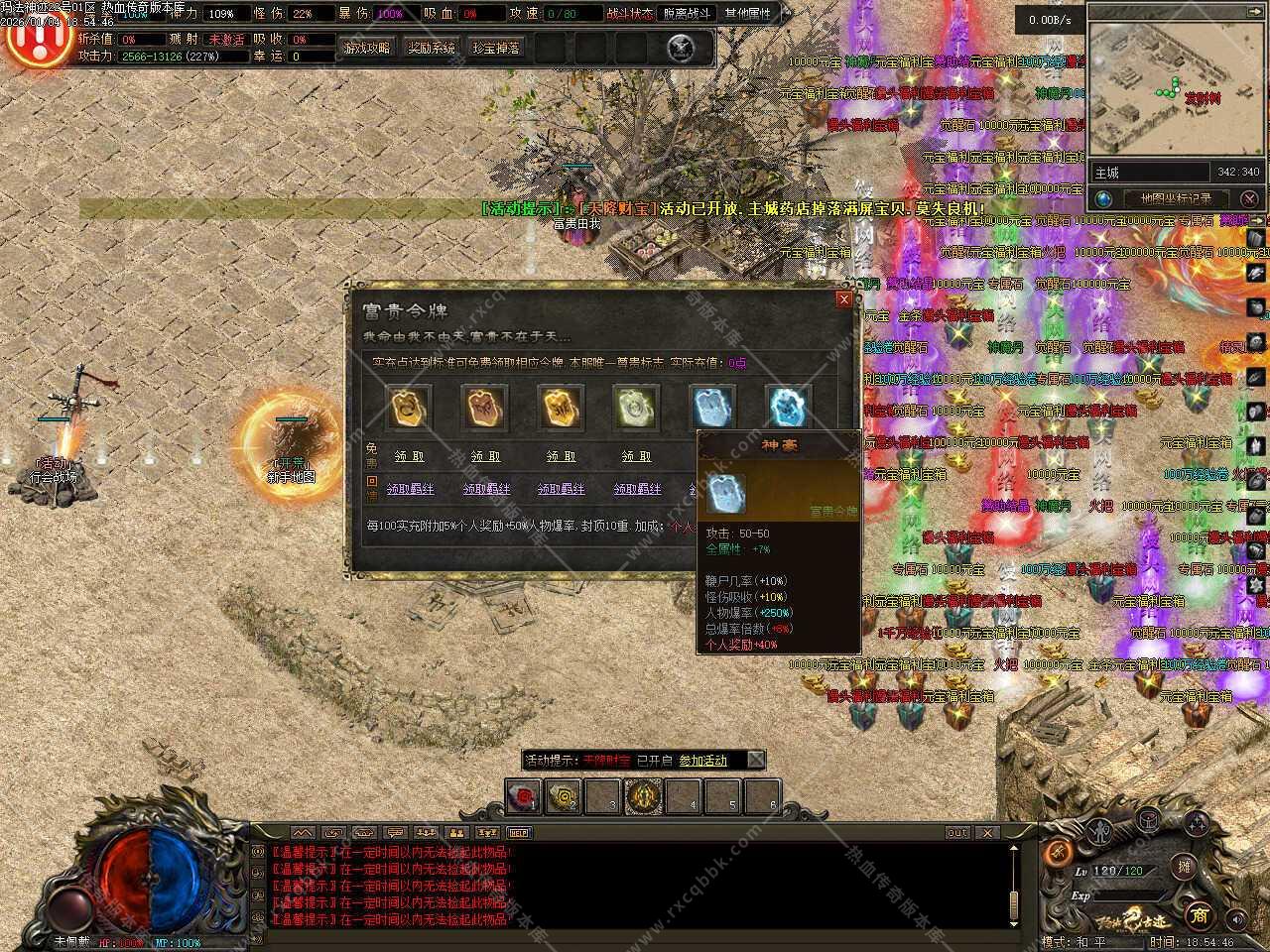This screenshot has height=952, width=1270.
Task: Use the golden scroll in hotbar slot 2
Action: tap(564, 795)
